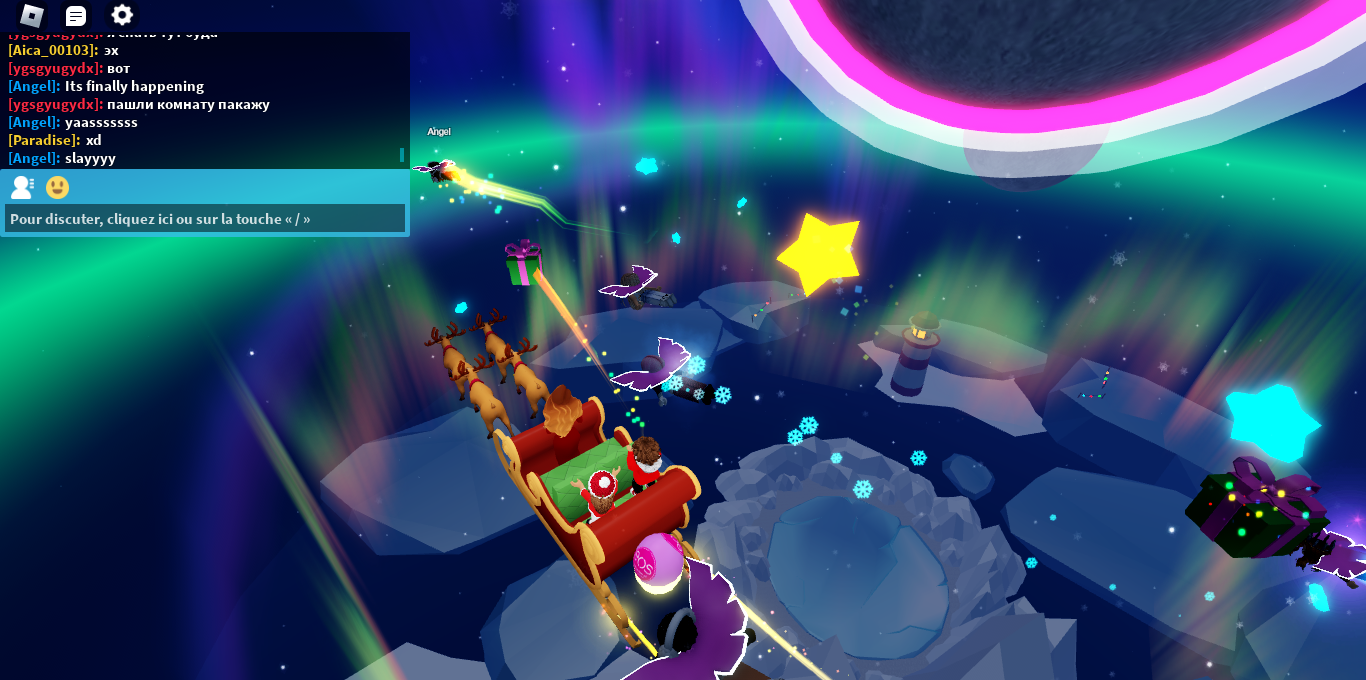Open the chat friends list icon
The image size is (1366, 680).
pyautogui.click(x=22, y=187)
